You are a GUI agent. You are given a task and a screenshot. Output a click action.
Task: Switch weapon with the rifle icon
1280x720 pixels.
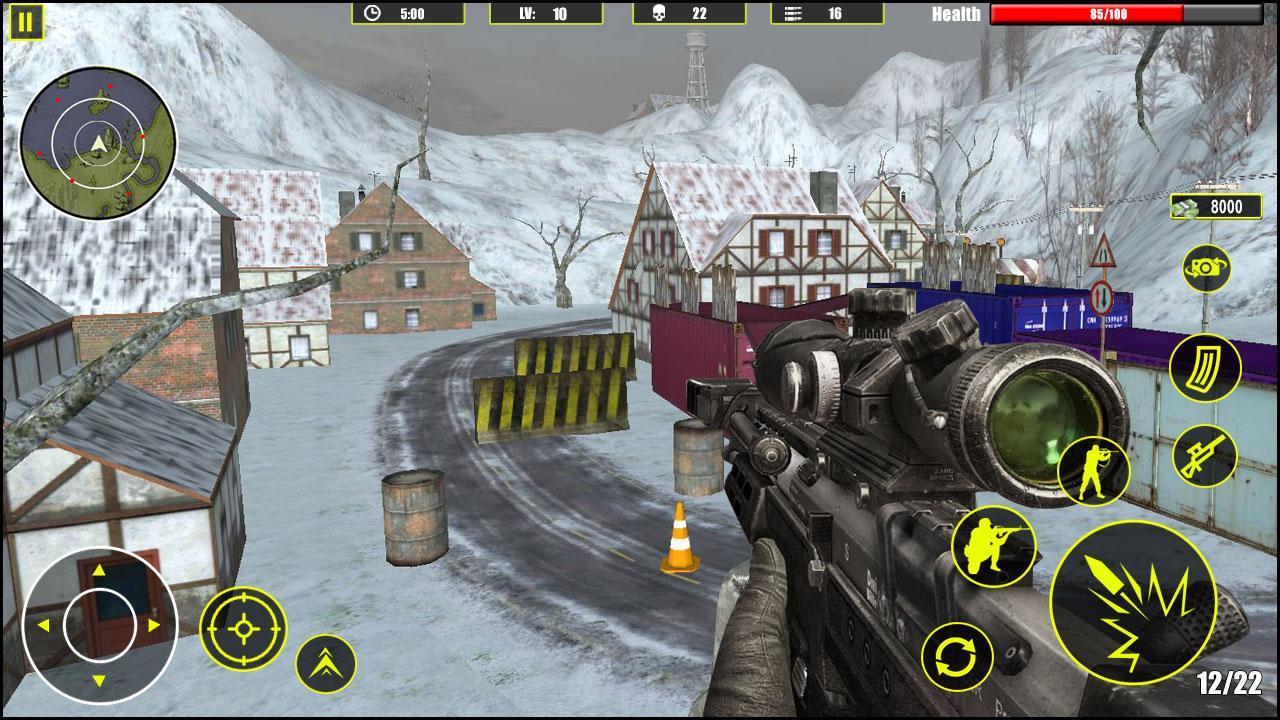click(x=1204, y=456)
